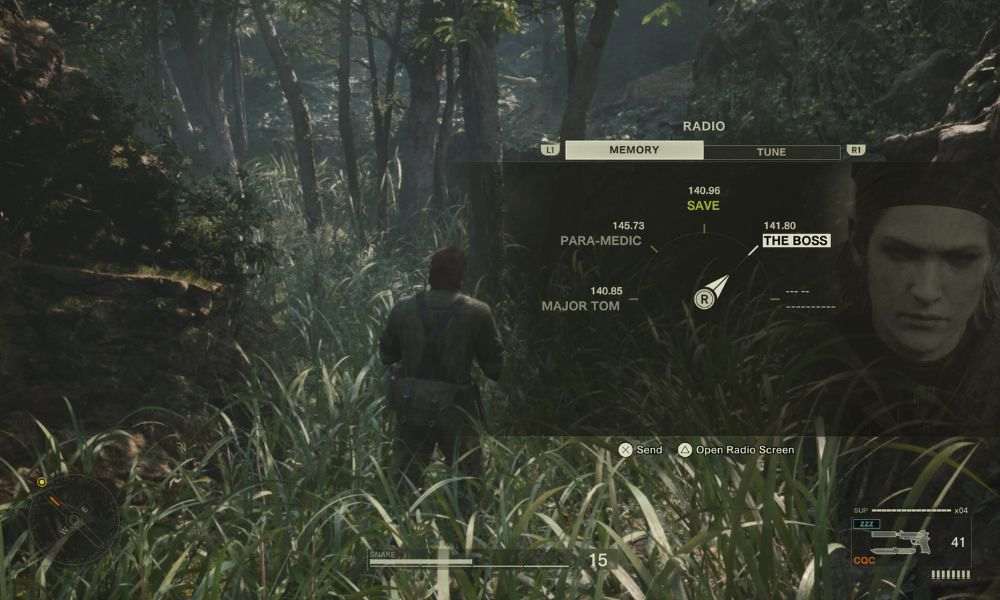
Task: Switch to the MEMORY tab
Action: click(634, 151)
